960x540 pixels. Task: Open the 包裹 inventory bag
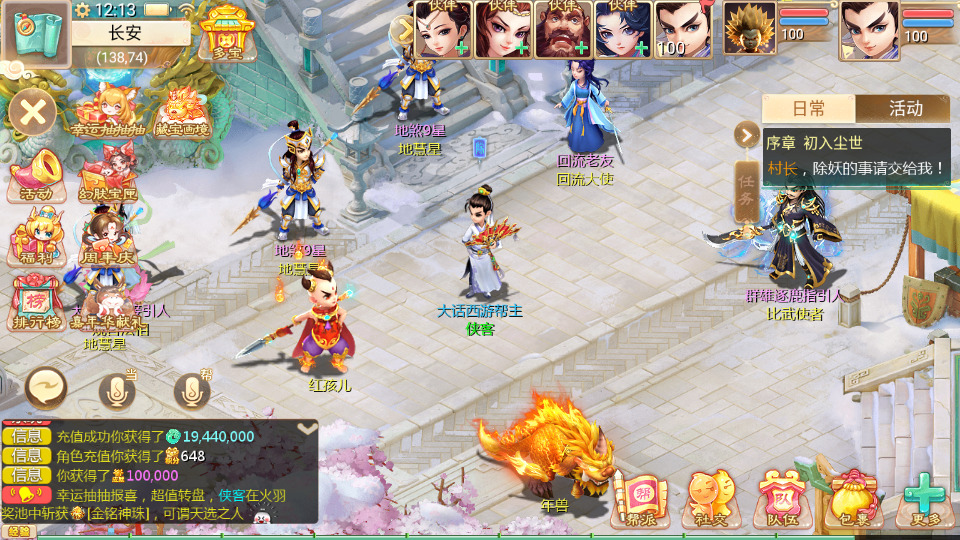point(852,496)
